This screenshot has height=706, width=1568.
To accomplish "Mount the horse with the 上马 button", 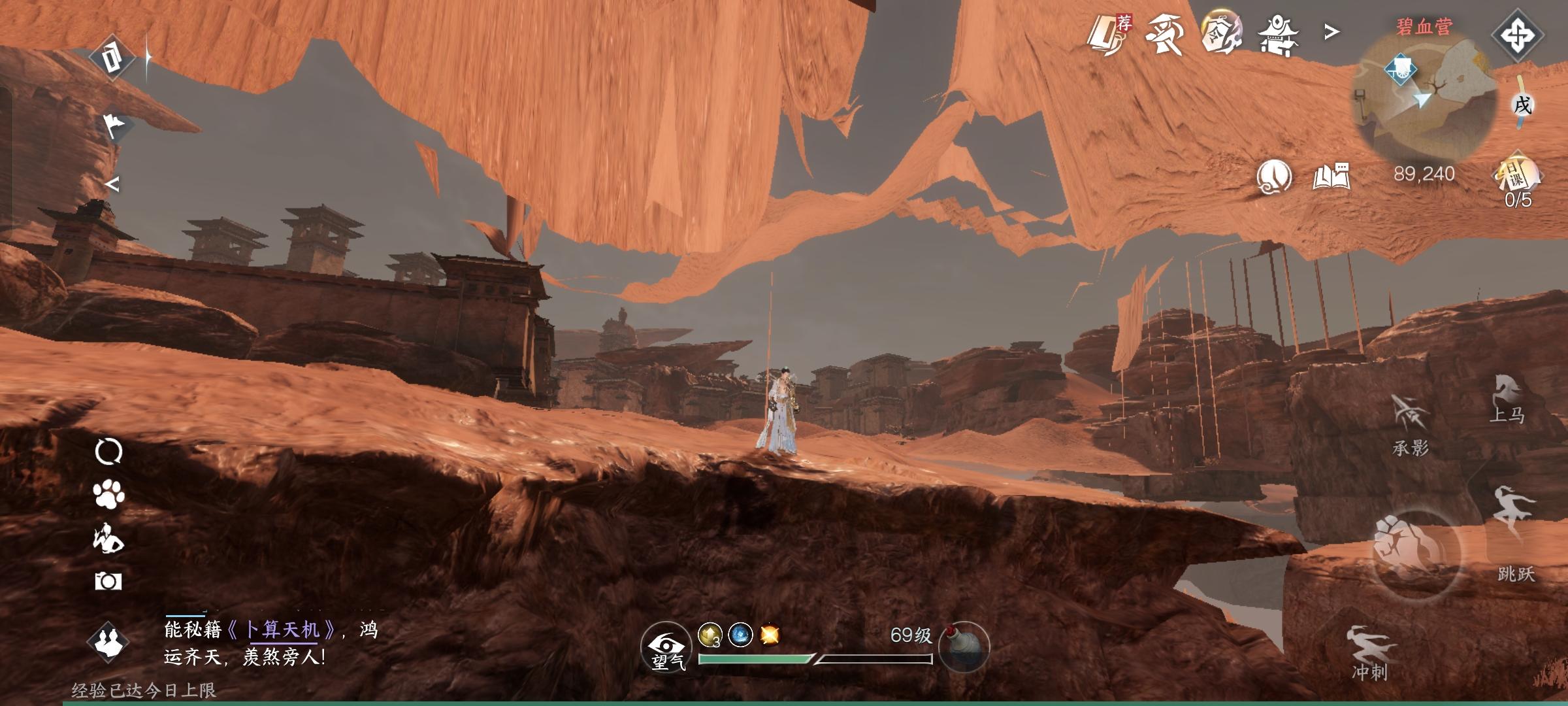I will [1507, 397].
